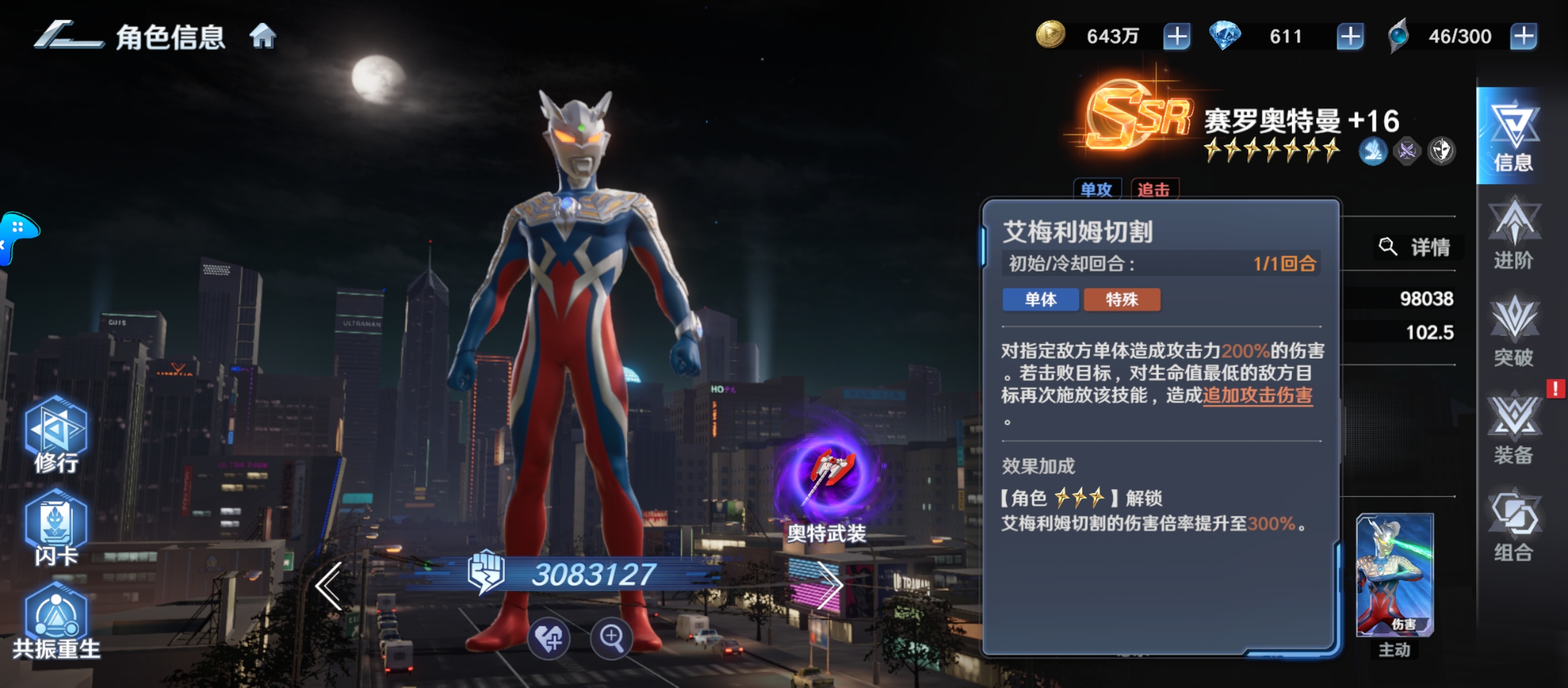This screenshot has height=688, width=1568.
Task: Select the 单体 target type toggle
Action: click(x=1041, y=300)
